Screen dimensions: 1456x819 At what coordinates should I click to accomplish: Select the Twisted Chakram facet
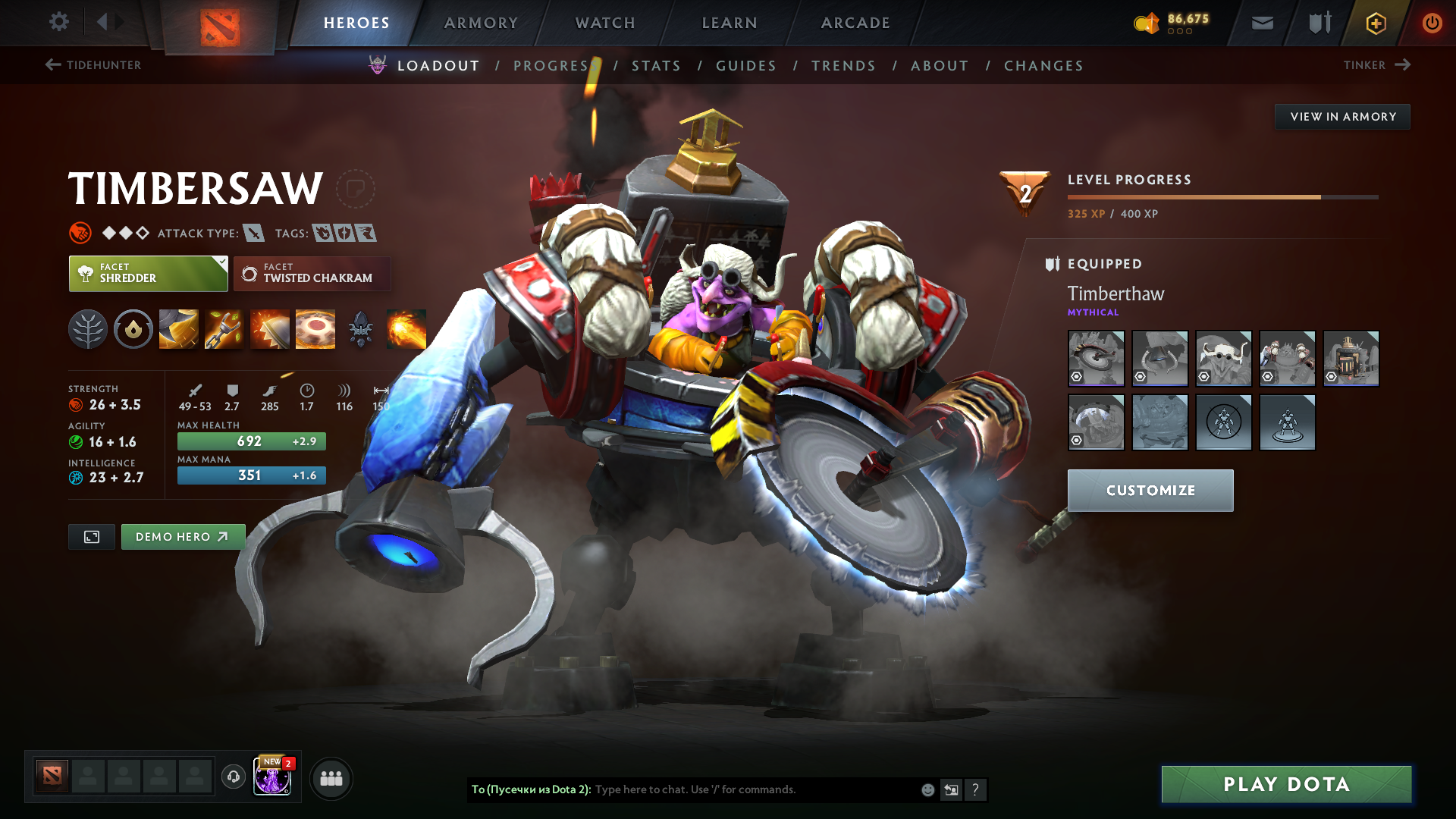tap(312, 274)
